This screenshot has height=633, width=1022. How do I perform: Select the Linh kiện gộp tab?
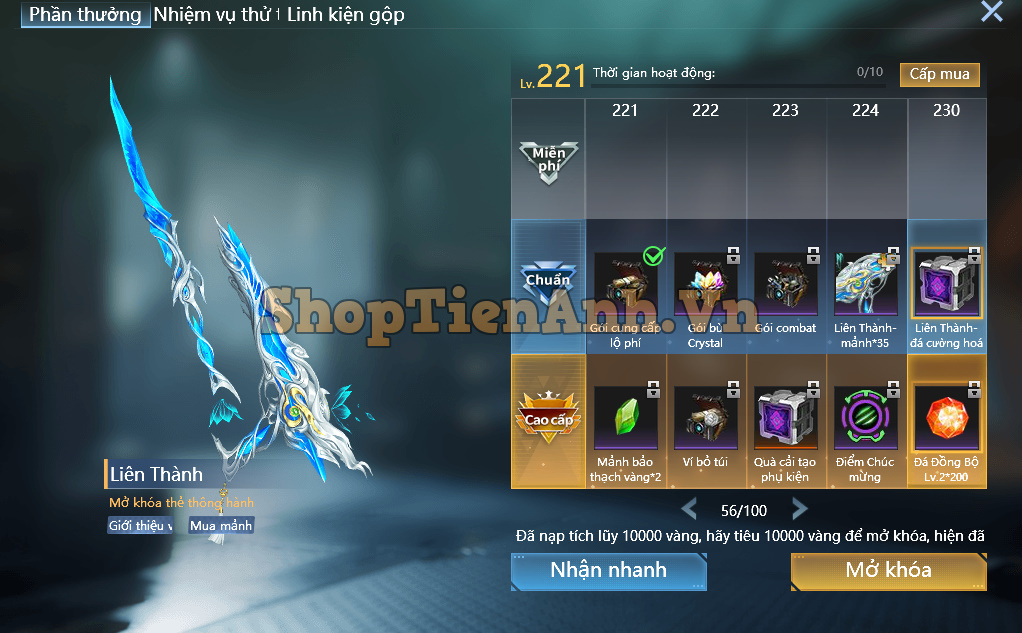click(345, 15)
